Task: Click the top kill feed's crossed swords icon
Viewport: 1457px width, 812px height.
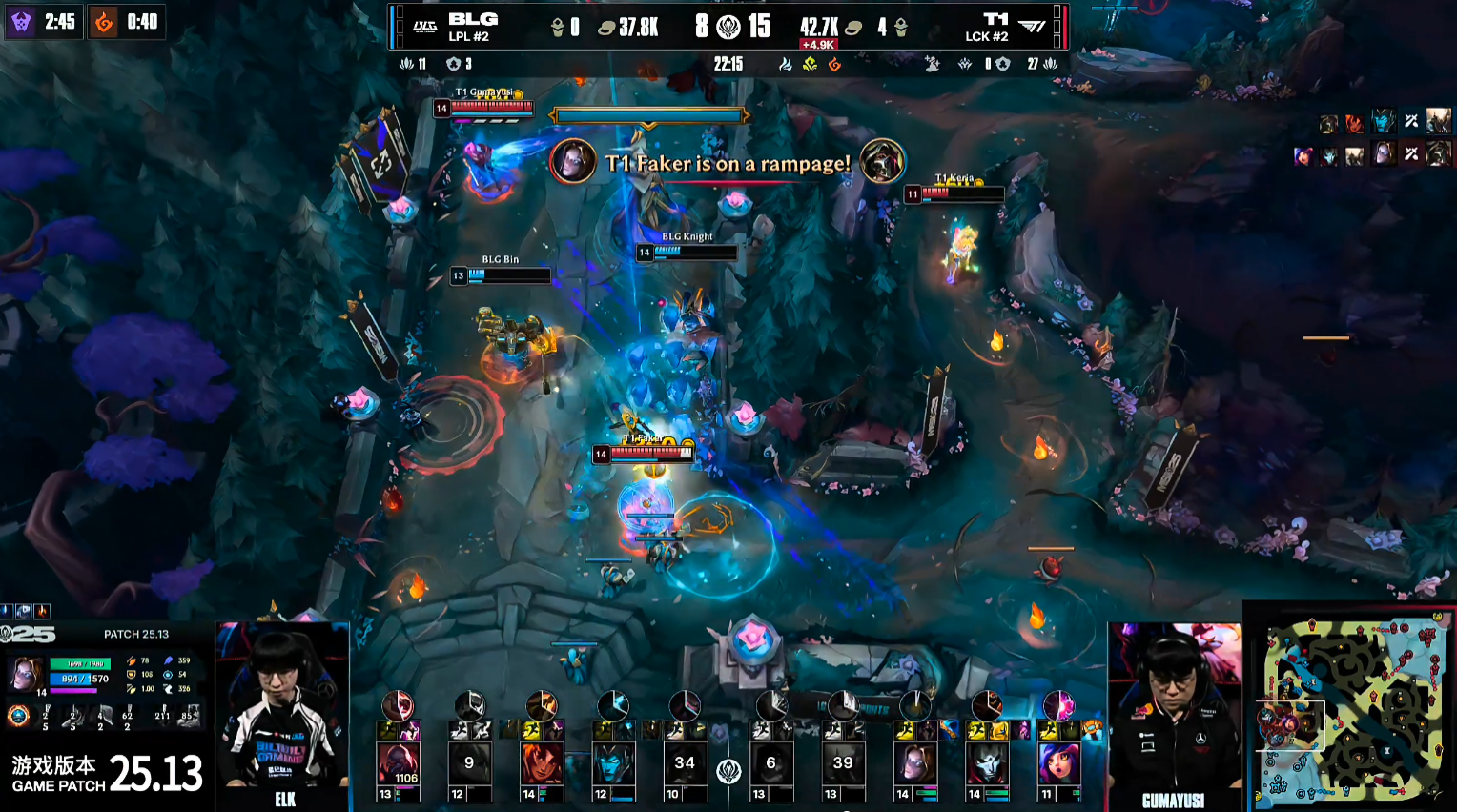Action: 1411,121
